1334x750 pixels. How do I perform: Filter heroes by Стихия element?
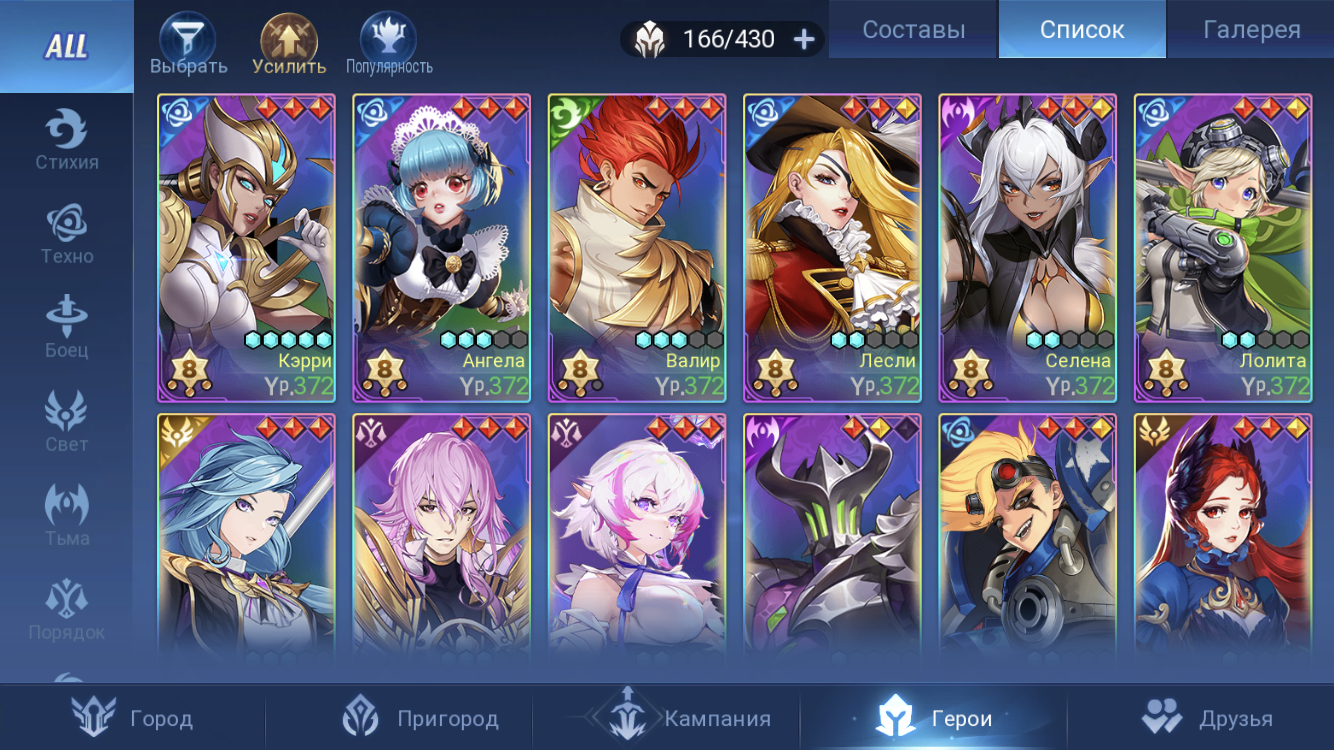(66, 141)
